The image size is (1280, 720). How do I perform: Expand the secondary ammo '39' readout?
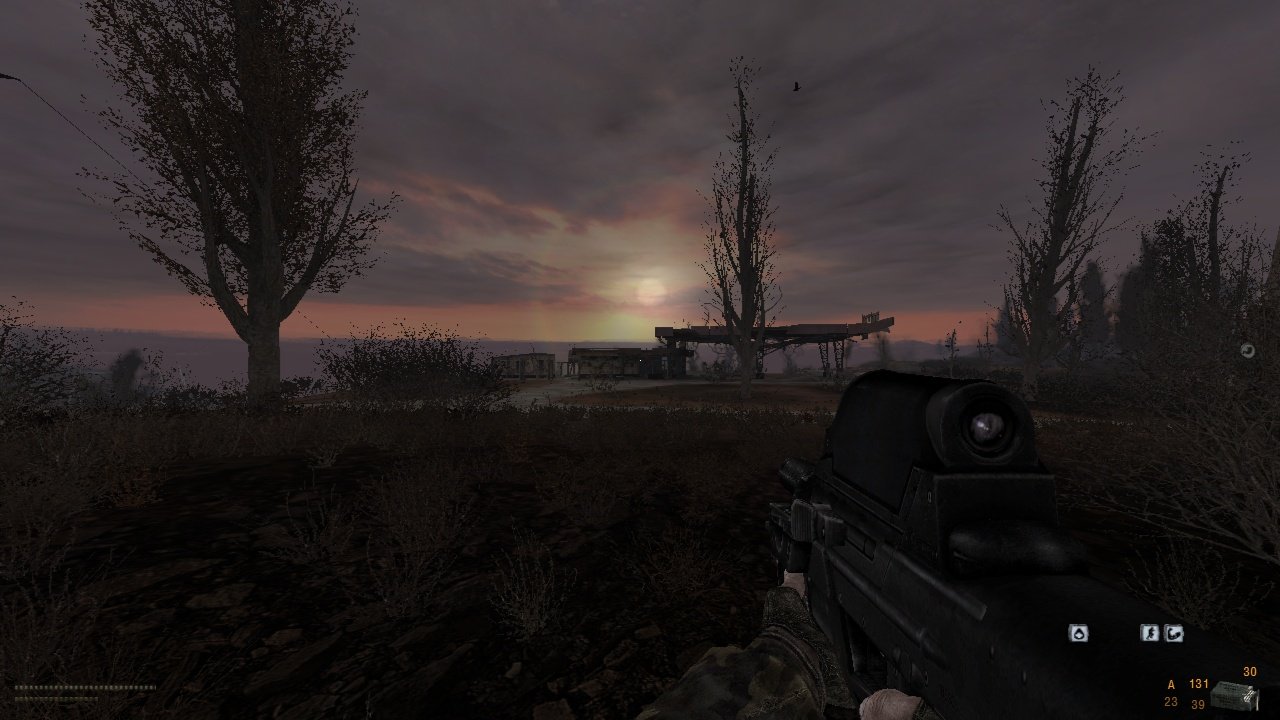pyautogui.click(x=1198, y=704)
